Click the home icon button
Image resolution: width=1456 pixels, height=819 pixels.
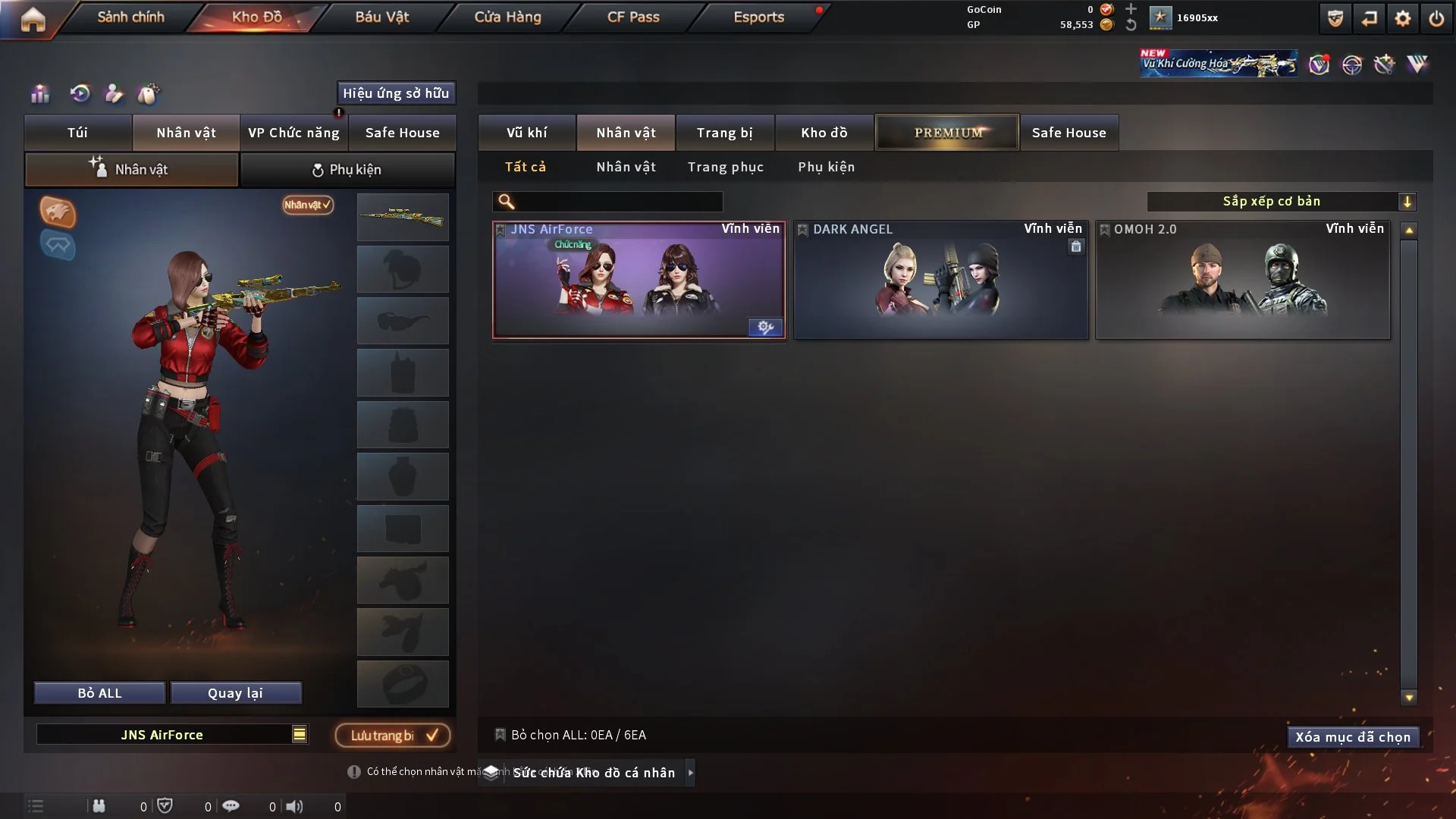click(33, 19)
